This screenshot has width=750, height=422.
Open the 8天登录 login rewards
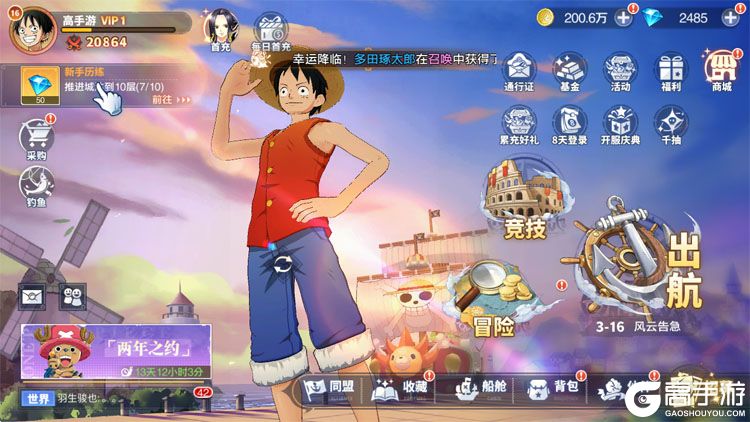pyautogui.click(x=570, y=124)
